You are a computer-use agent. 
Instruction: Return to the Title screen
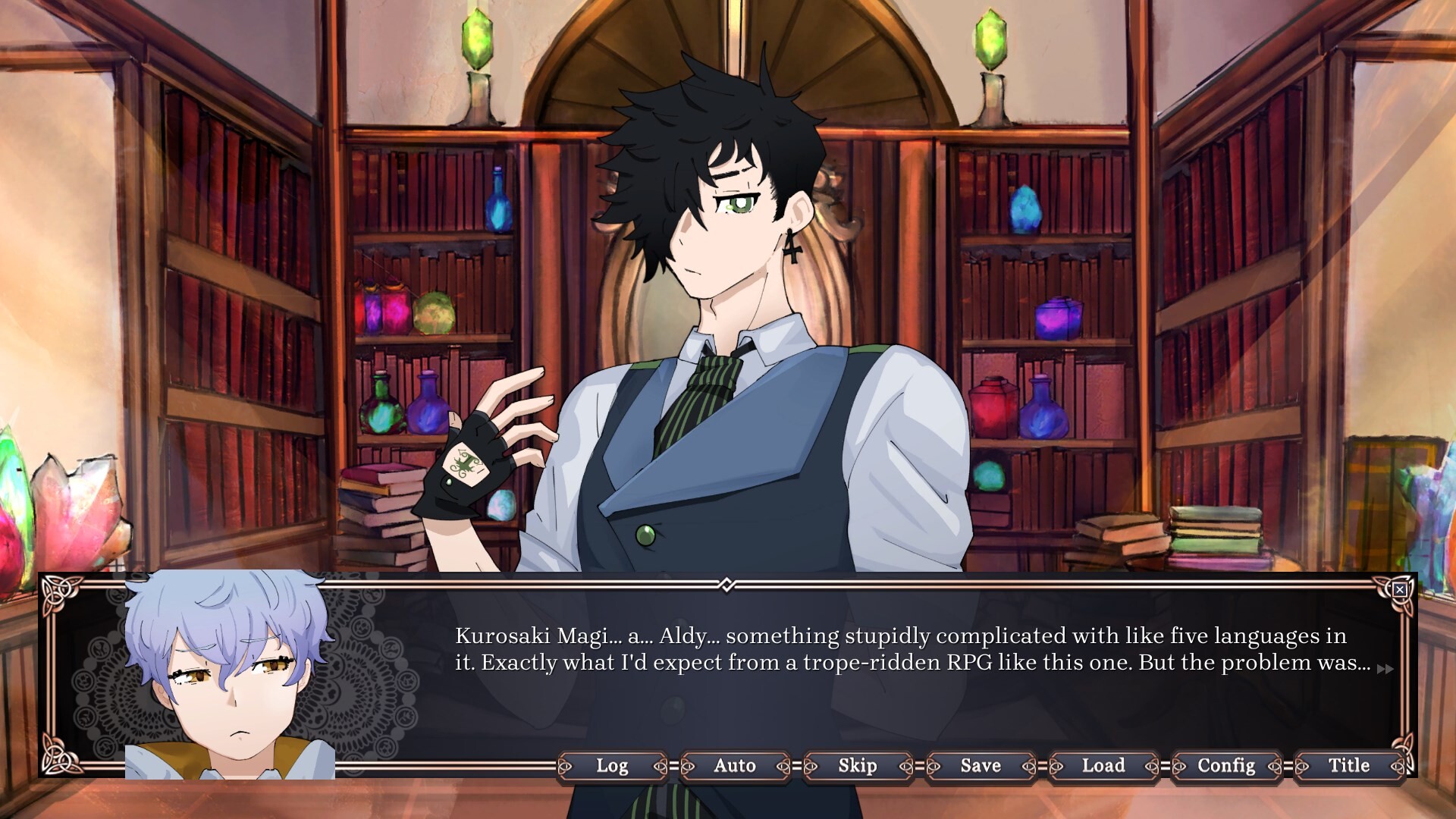pos(1348,766)
